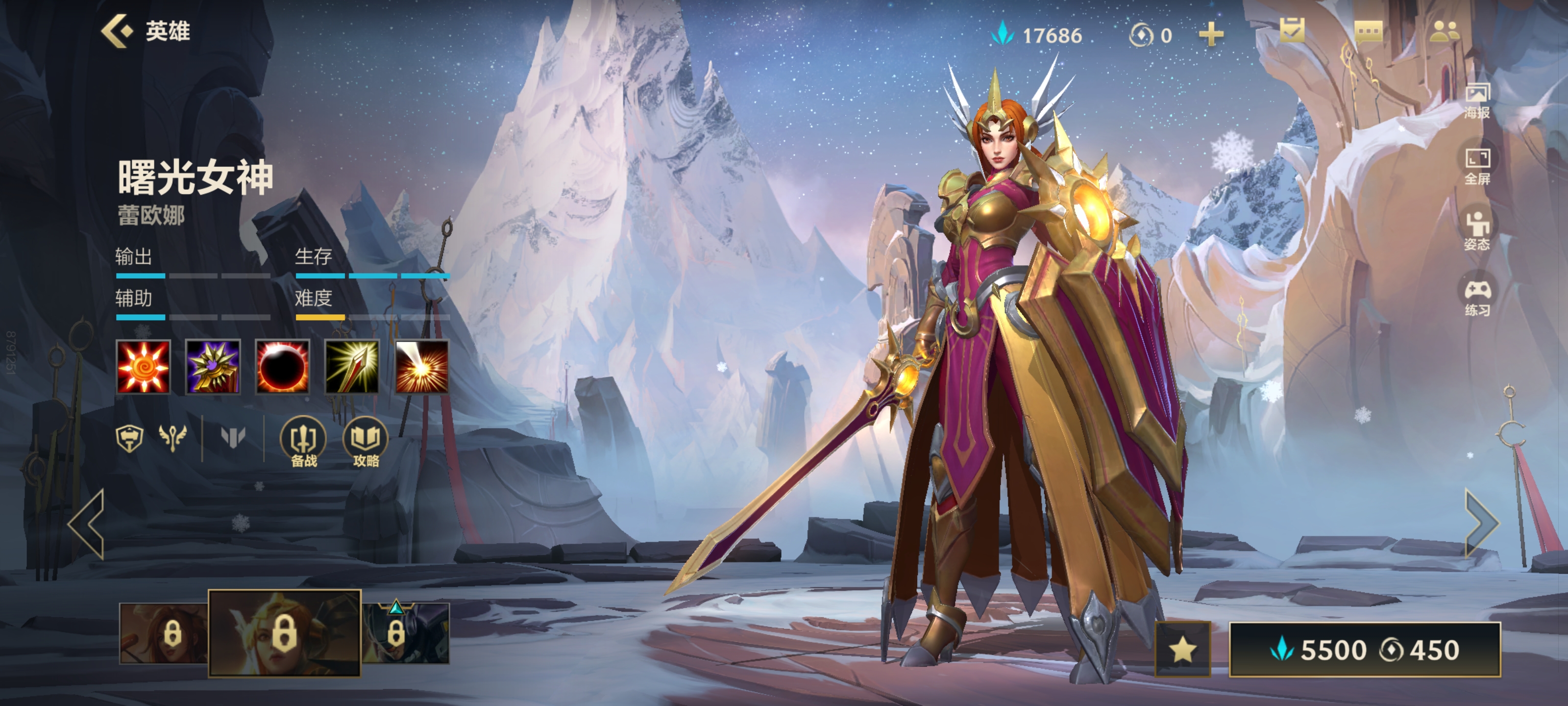
Task: Open the friends list icon
Action: [1444, 31]
